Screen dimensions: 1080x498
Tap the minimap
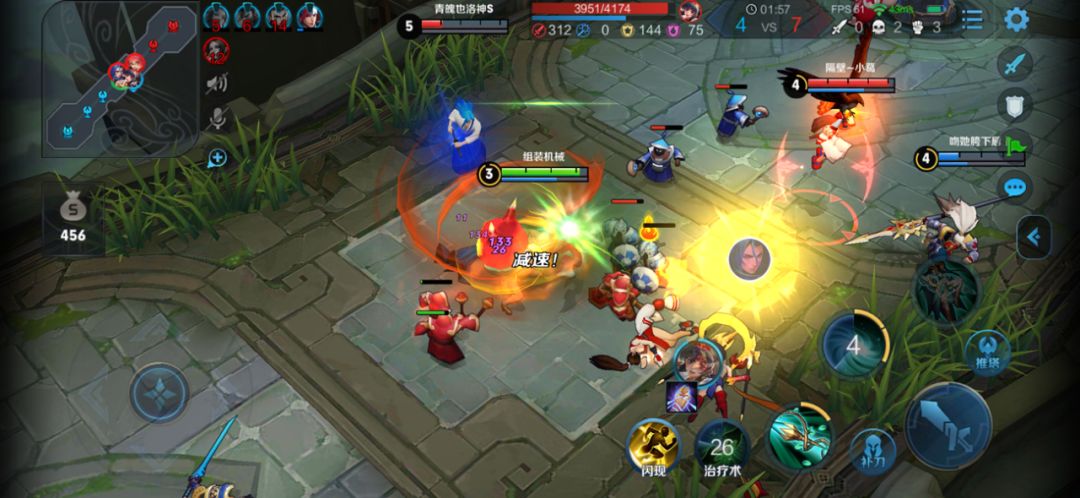[120, 78]
